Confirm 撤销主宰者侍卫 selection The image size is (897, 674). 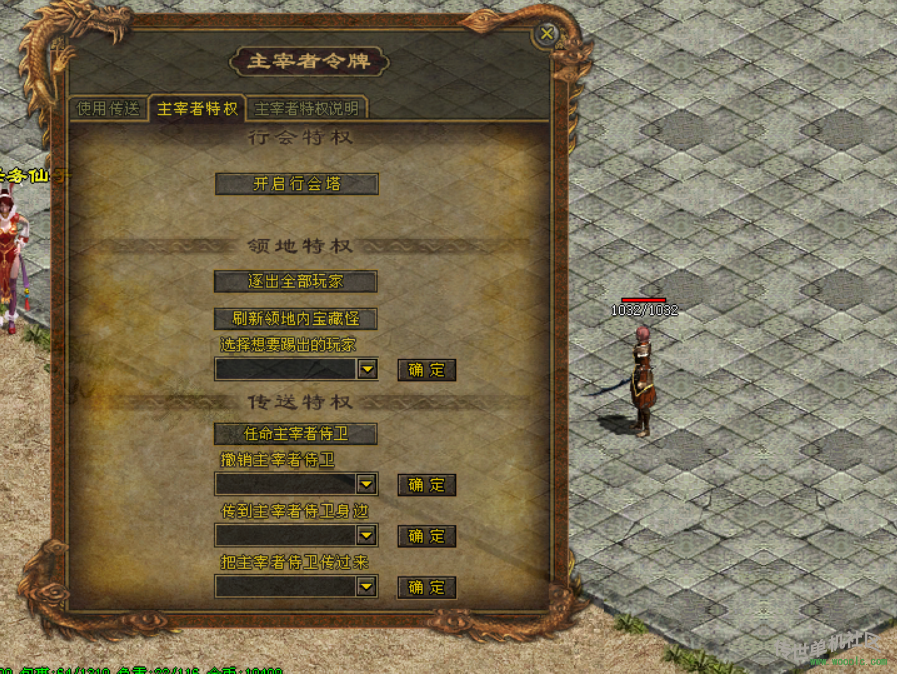coord(427,485)
